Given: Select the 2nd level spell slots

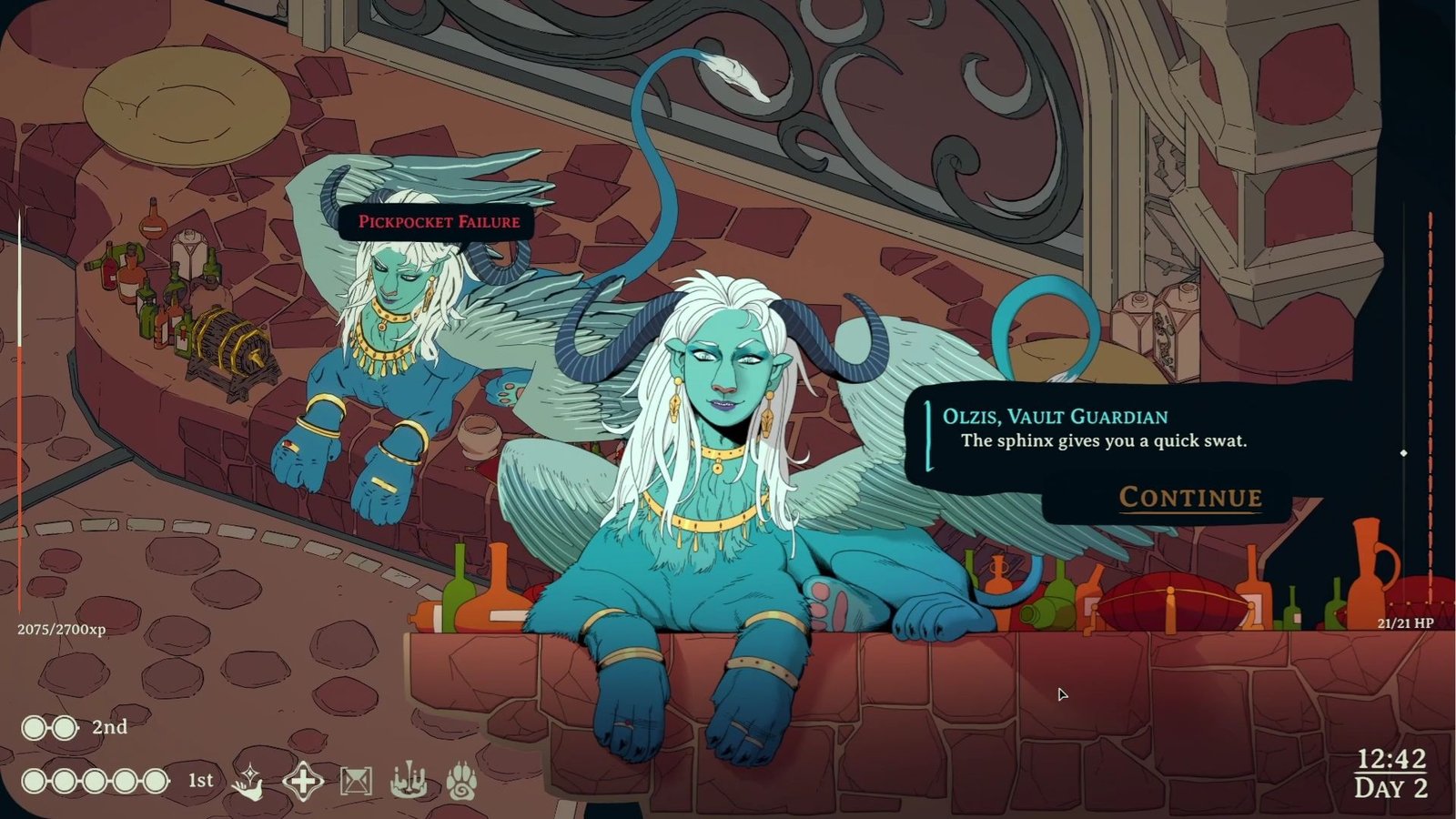Looking at the screenshot, I should pos(50,727).
